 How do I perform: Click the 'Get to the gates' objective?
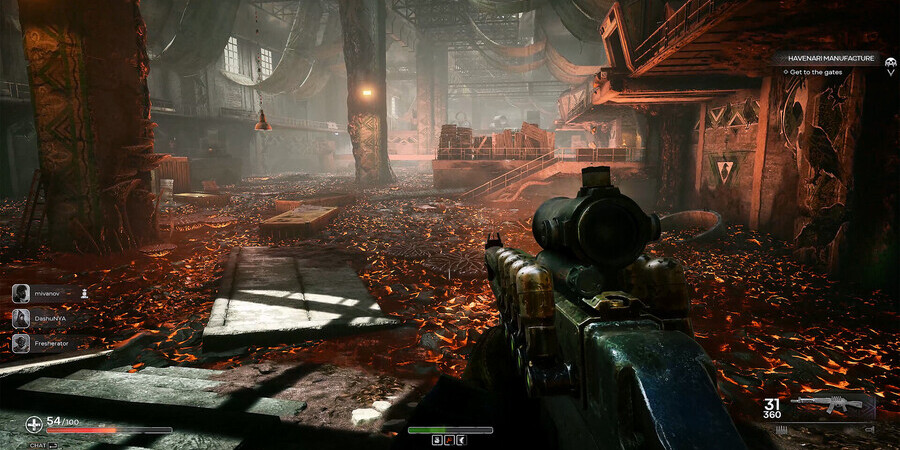[x=818, y=72]
